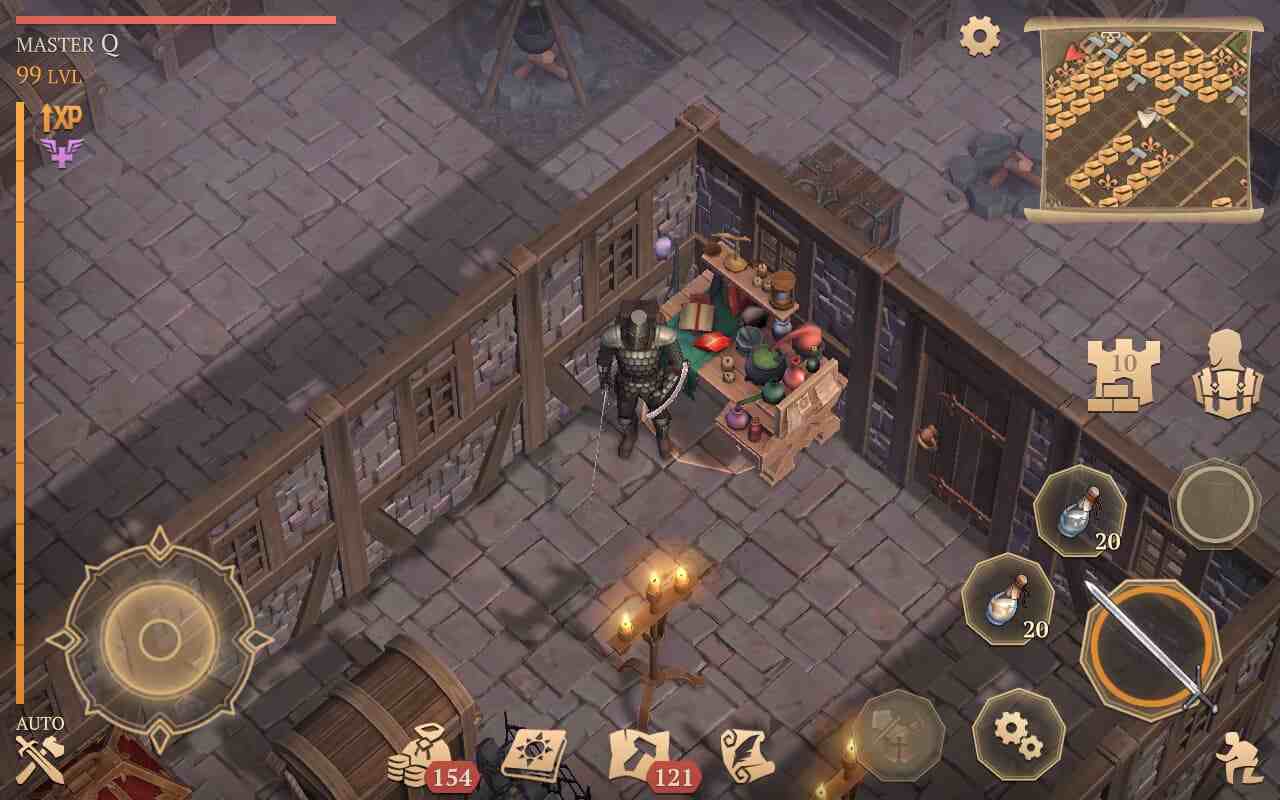Viewport: 1280px width, 800px height.
Task: Open the parchment minimap
Action: tap(1143, 116)
